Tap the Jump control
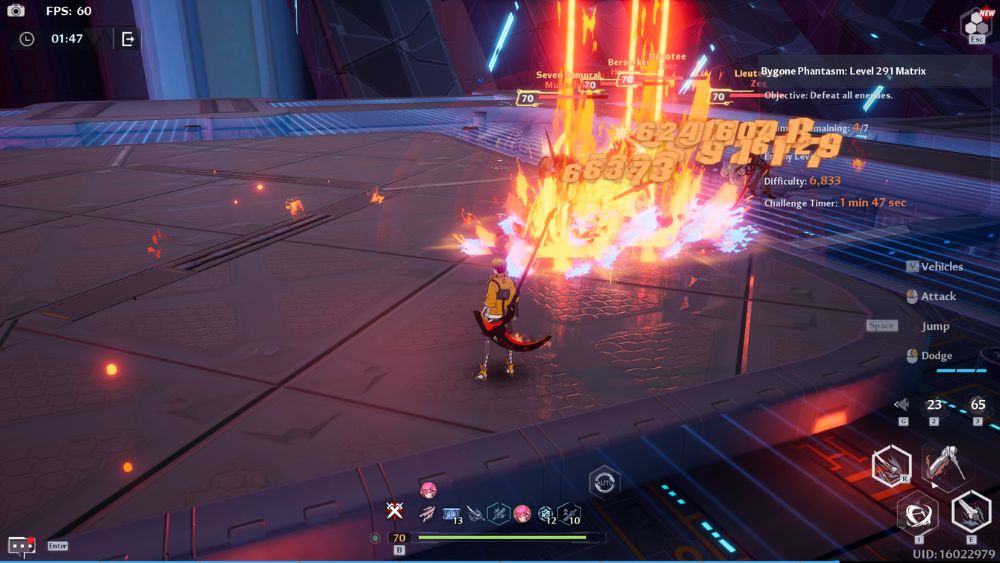Screen dimensions: 1000x563 (x=935, y=326)
